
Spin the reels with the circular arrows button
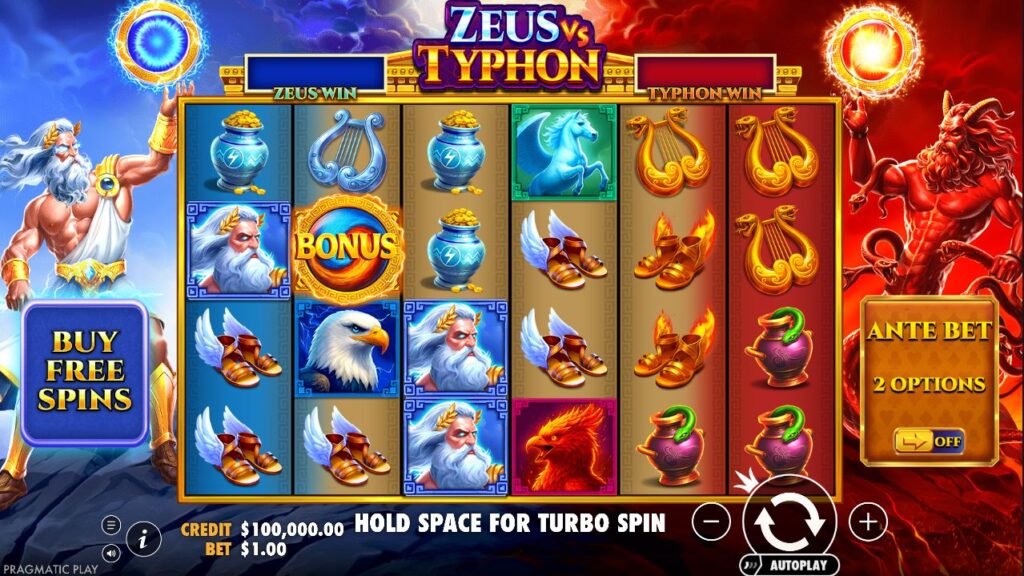790,521
